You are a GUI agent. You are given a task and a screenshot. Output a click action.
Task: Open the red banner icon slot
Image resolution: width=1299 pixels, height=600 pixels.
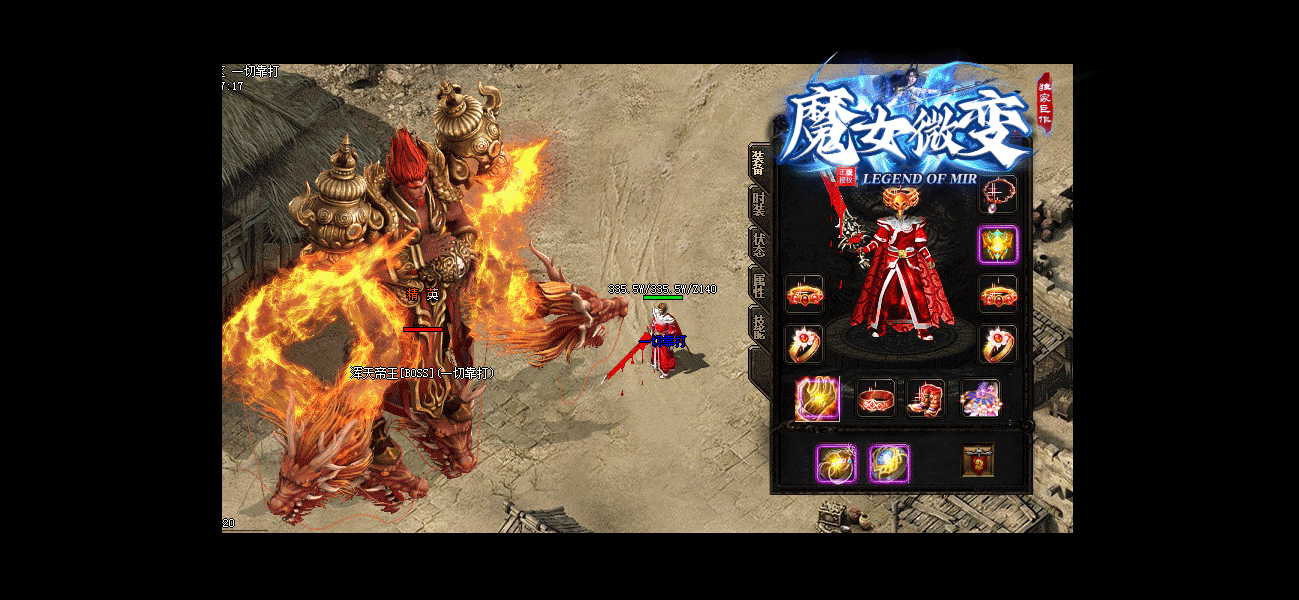point(978,461)
